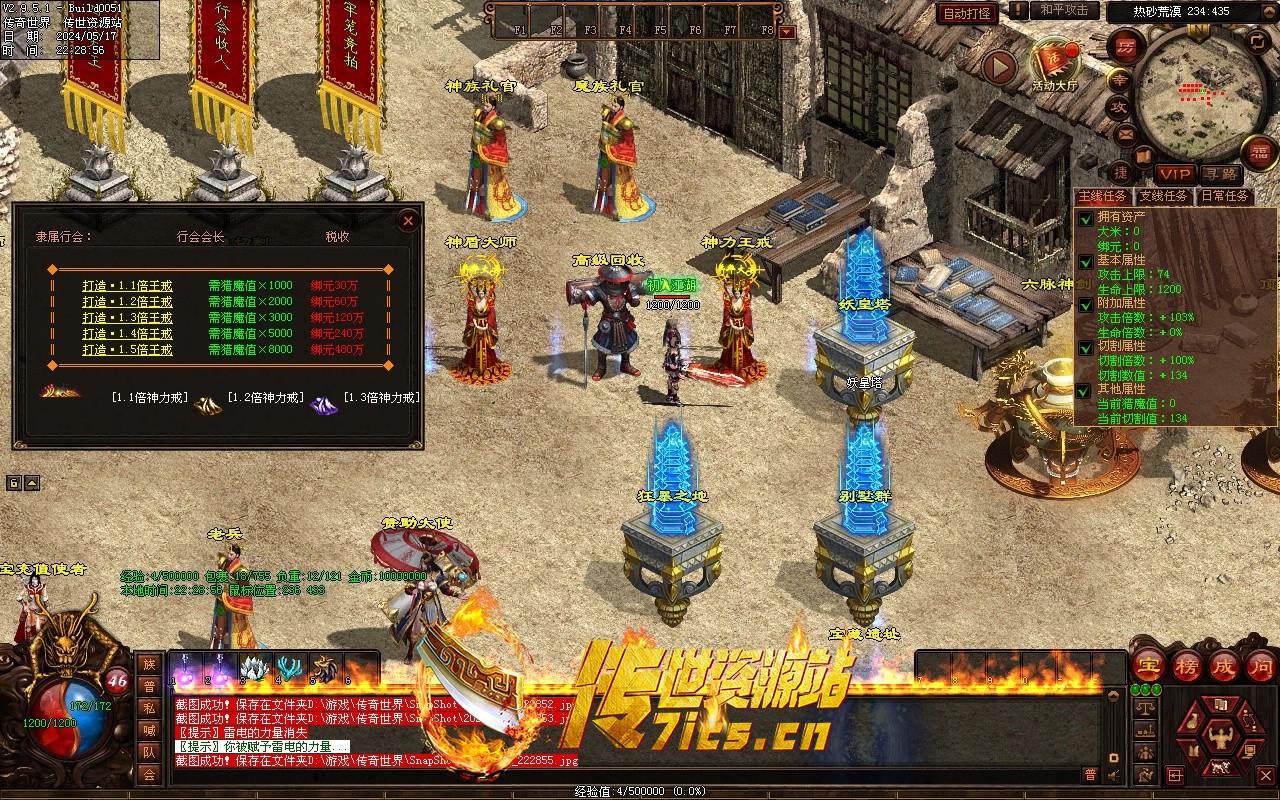This screenshot has width=1280, height=800.
Task: Select the 私 private chat channel
Action: [149, 708]
